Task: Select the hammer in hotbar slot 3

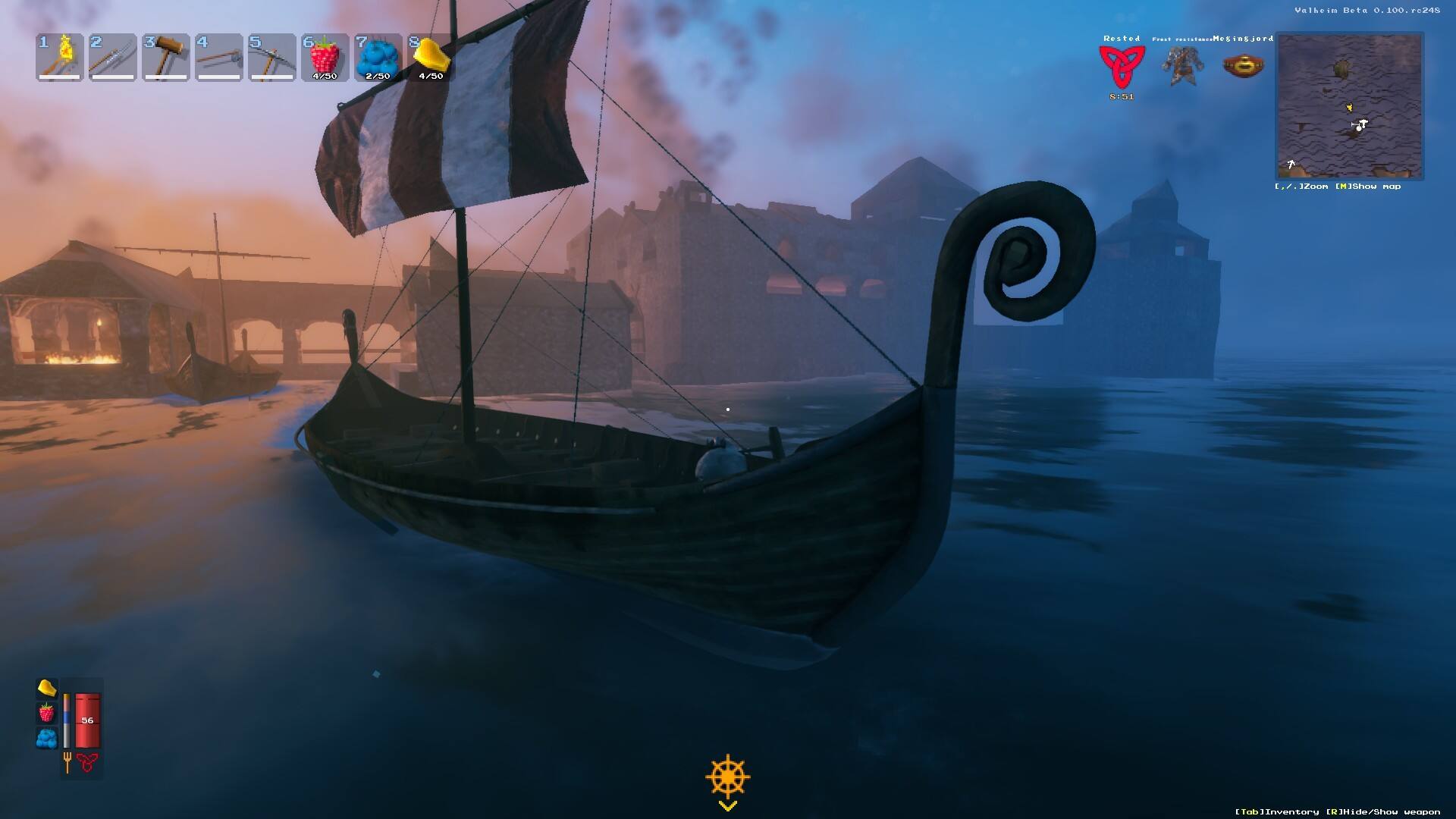Action: (x=165, y=57)
